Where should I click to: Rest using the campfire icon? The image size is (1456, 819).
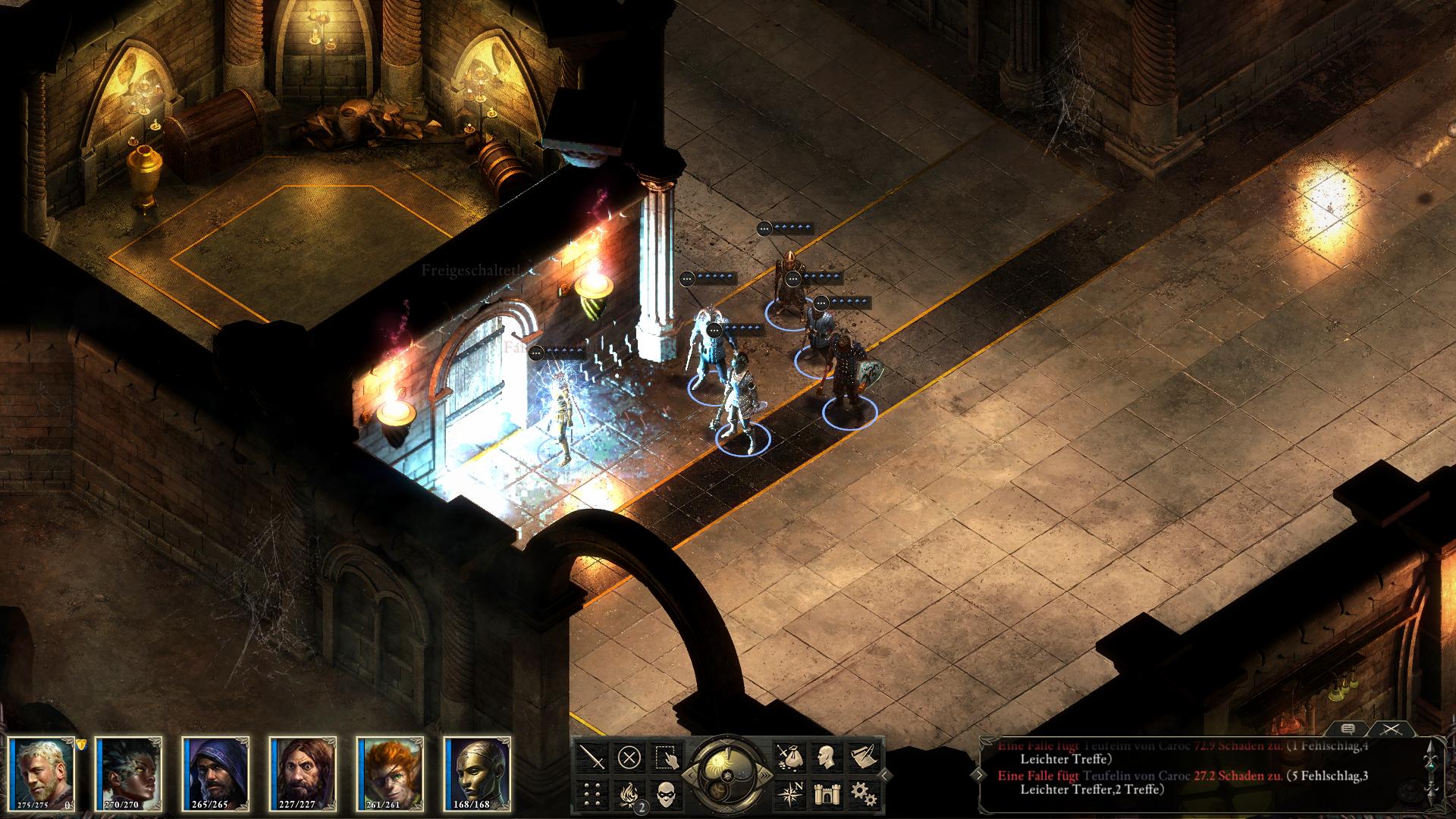[629, 794]
